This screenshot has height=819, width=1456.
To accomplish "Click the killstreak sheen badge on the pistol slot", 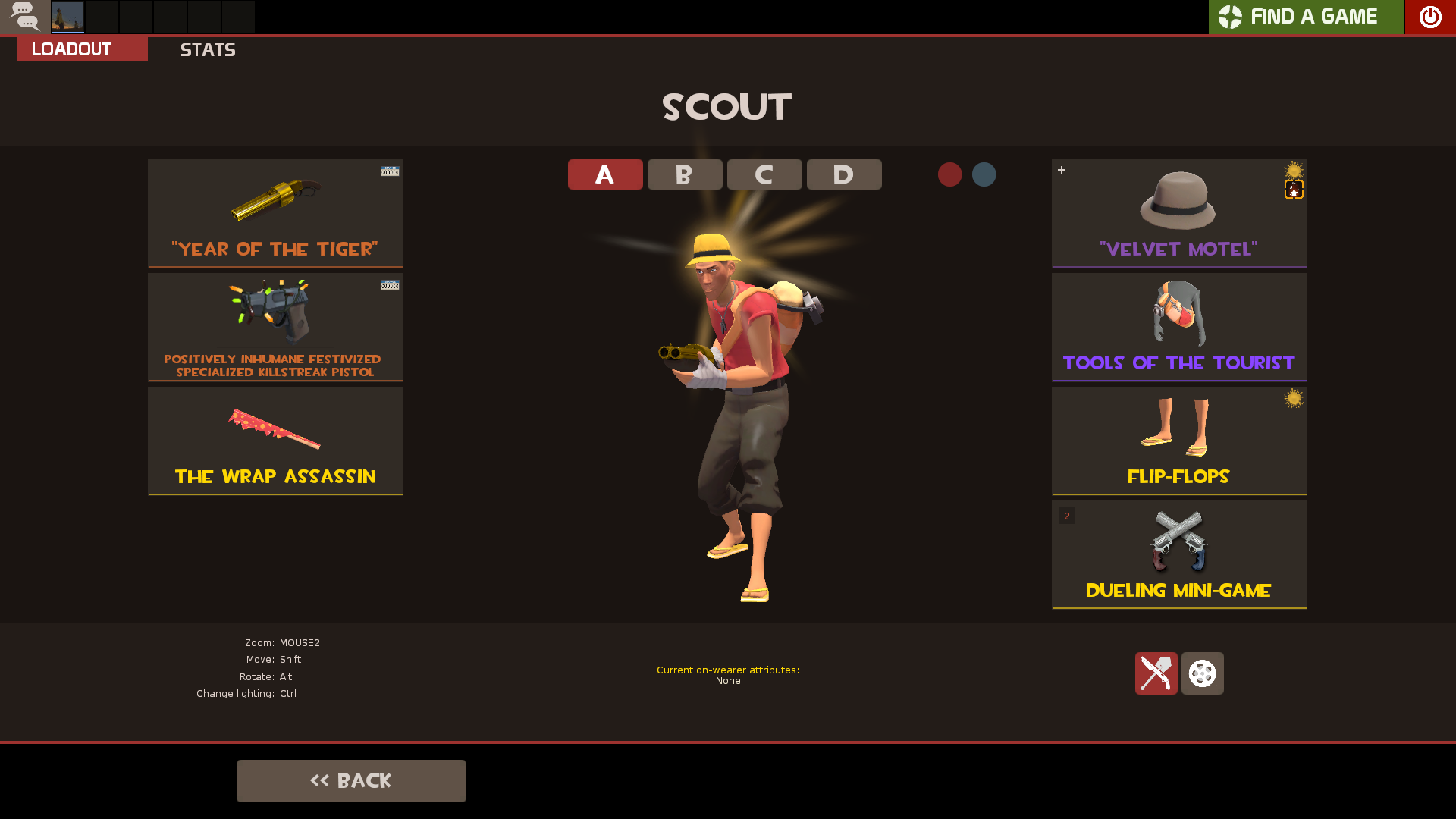I will click(x=389, y=285).
